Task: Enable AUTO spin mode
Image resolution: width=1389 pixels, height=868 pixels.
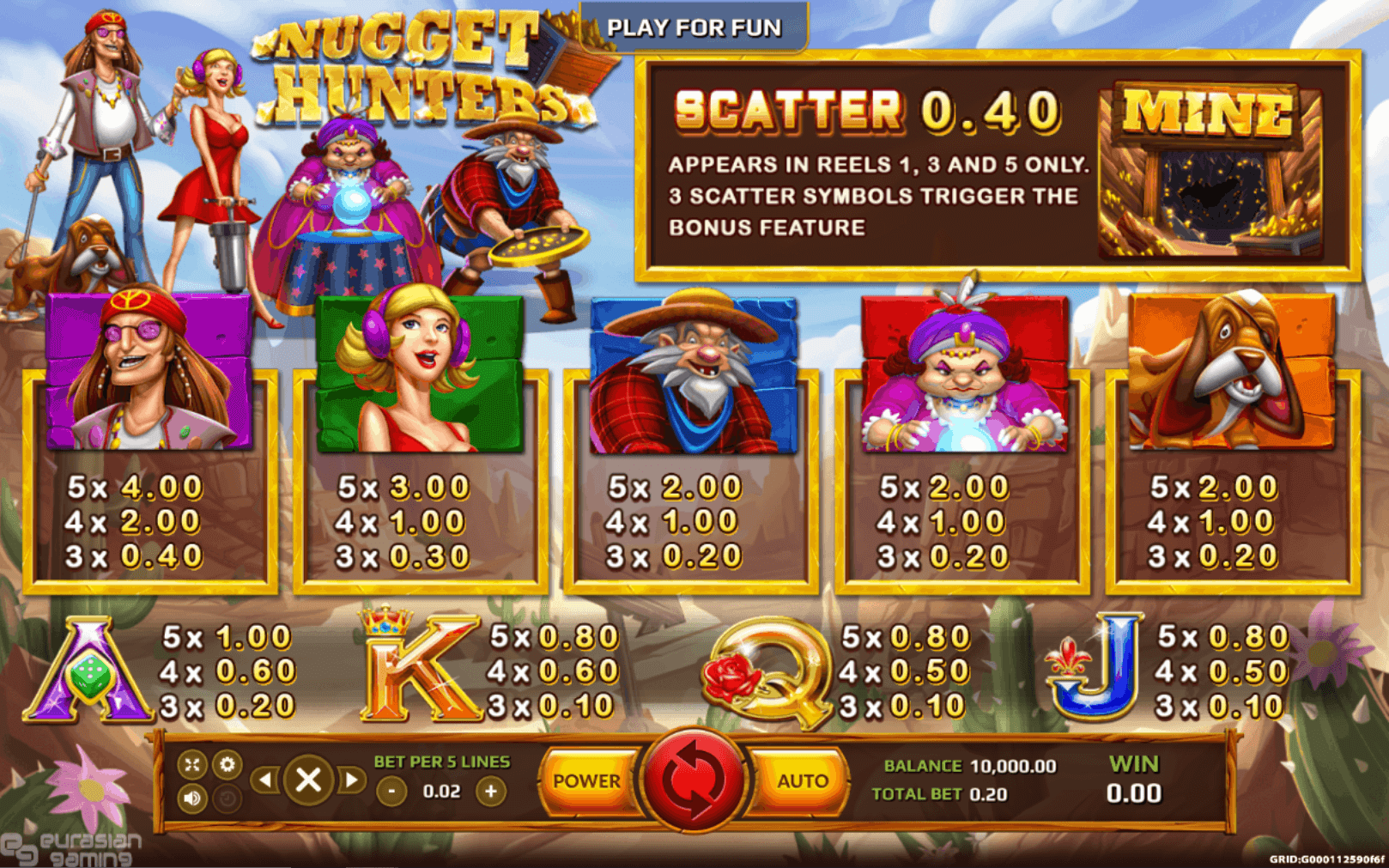Action: 803,781
